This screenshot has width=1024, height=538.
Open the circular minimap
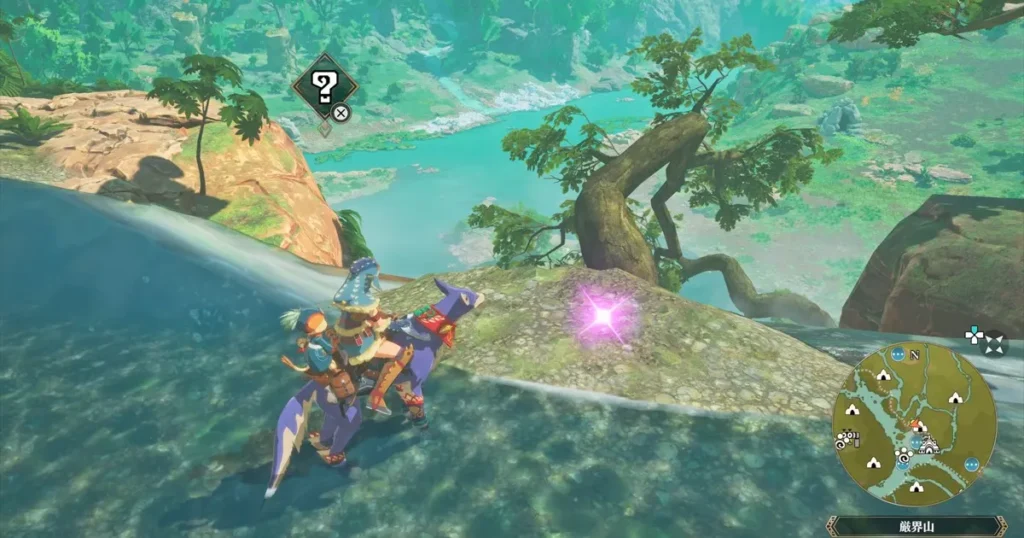click(x=913, y=424)
